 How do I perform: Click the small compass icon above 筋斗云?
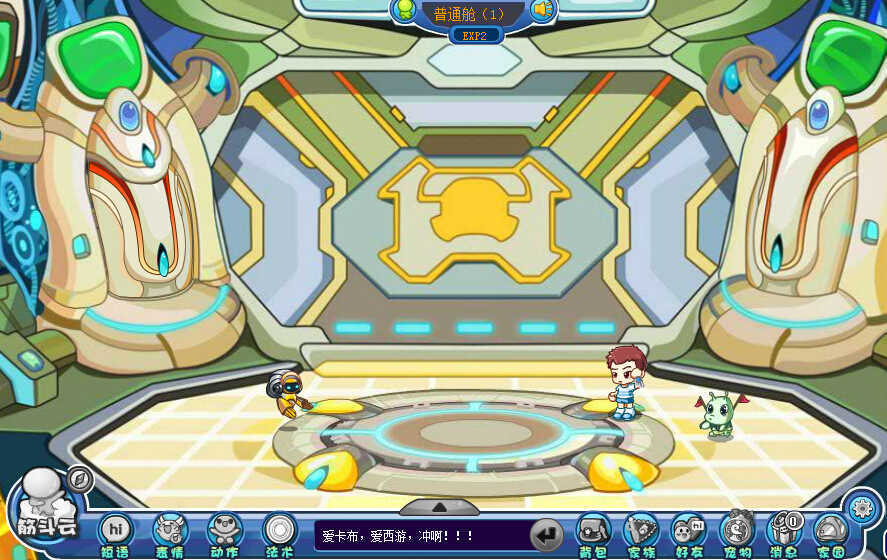[x=80, y=480]
